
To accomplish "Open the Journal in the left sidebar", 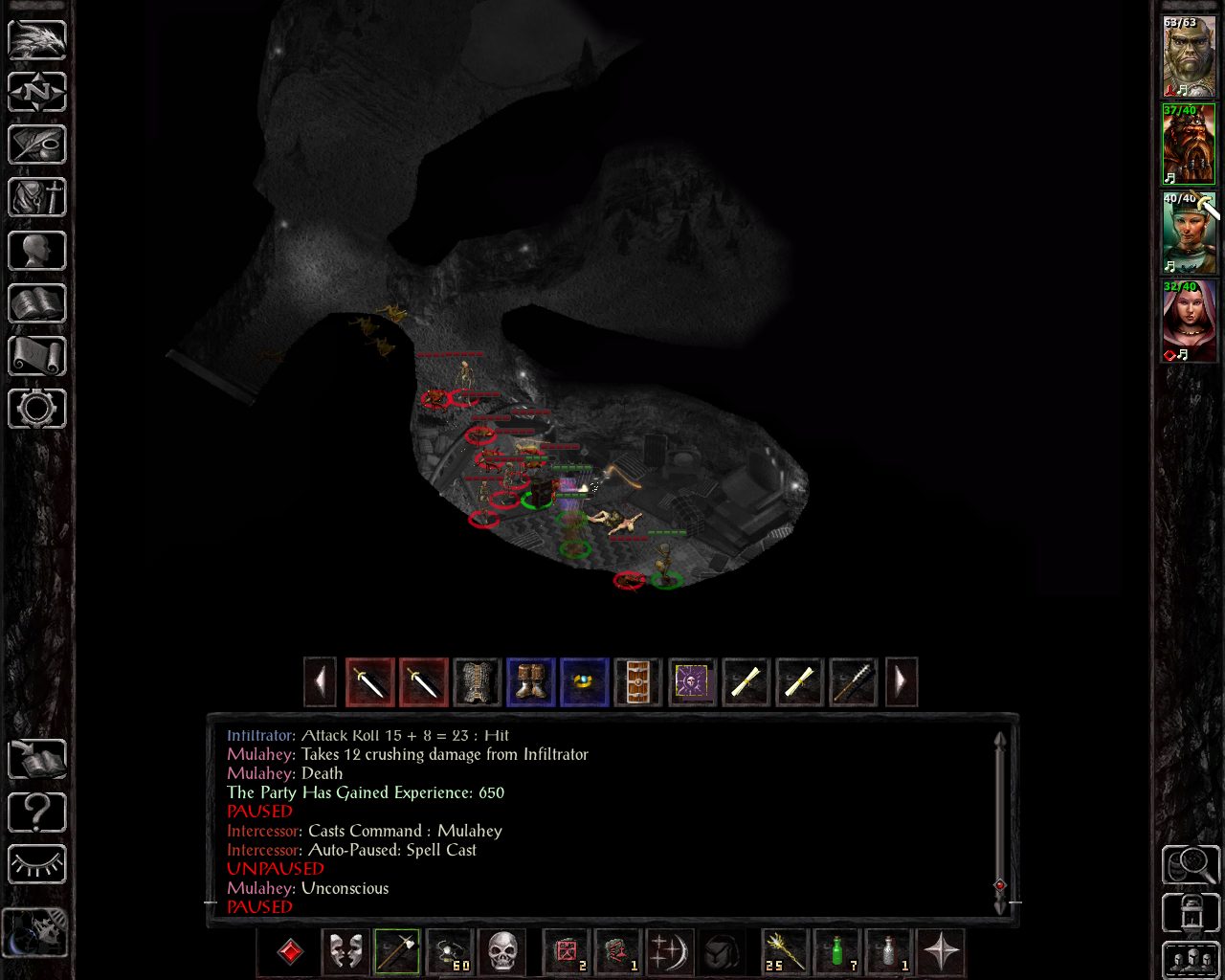I will pos(36,145).
